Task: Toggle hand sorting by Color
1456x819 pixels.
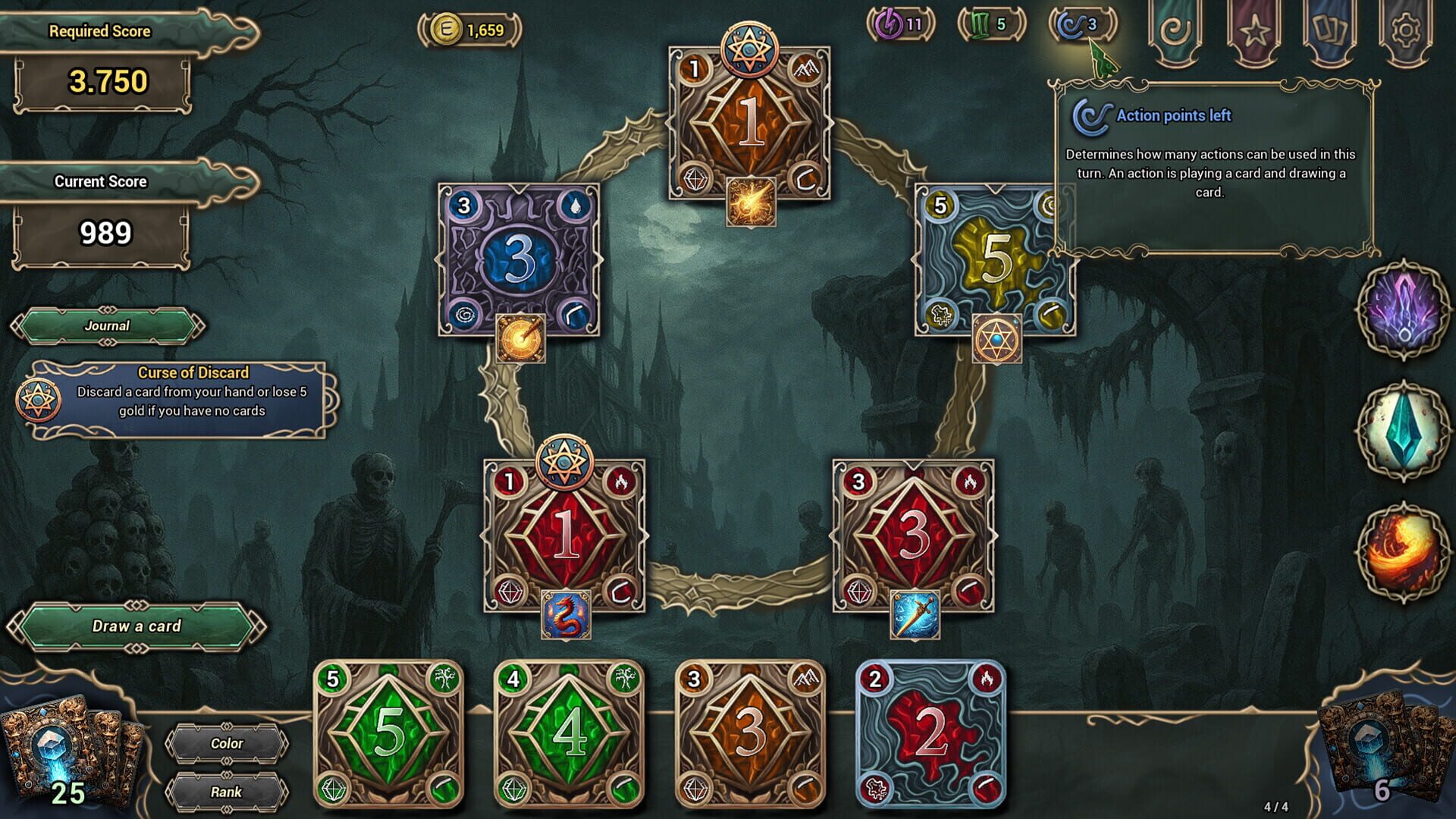Action: pyautogui.click(x=227, y=743)
